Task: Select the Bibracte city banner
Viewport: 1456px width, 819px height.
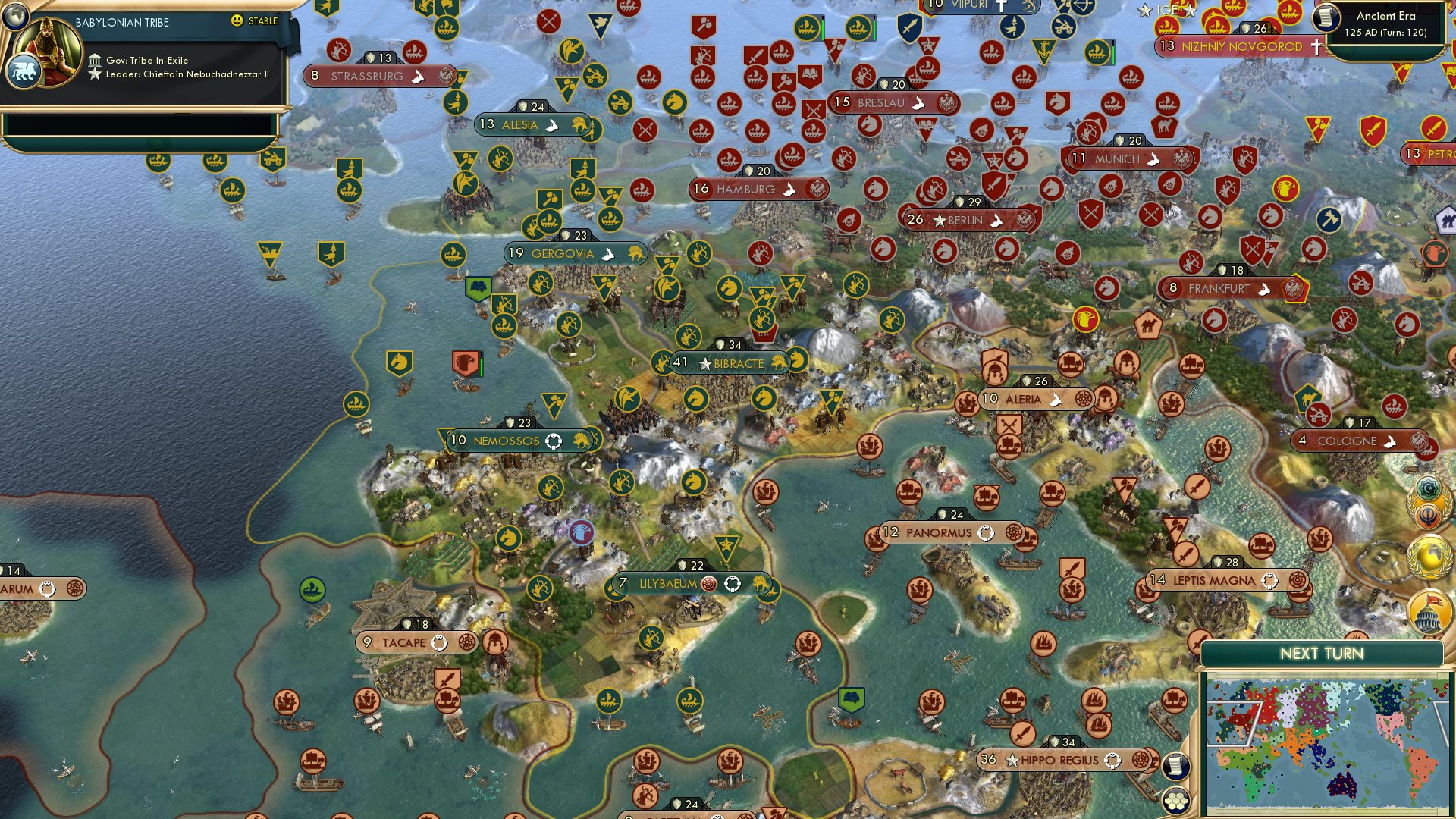Action: tap(732, 364)
